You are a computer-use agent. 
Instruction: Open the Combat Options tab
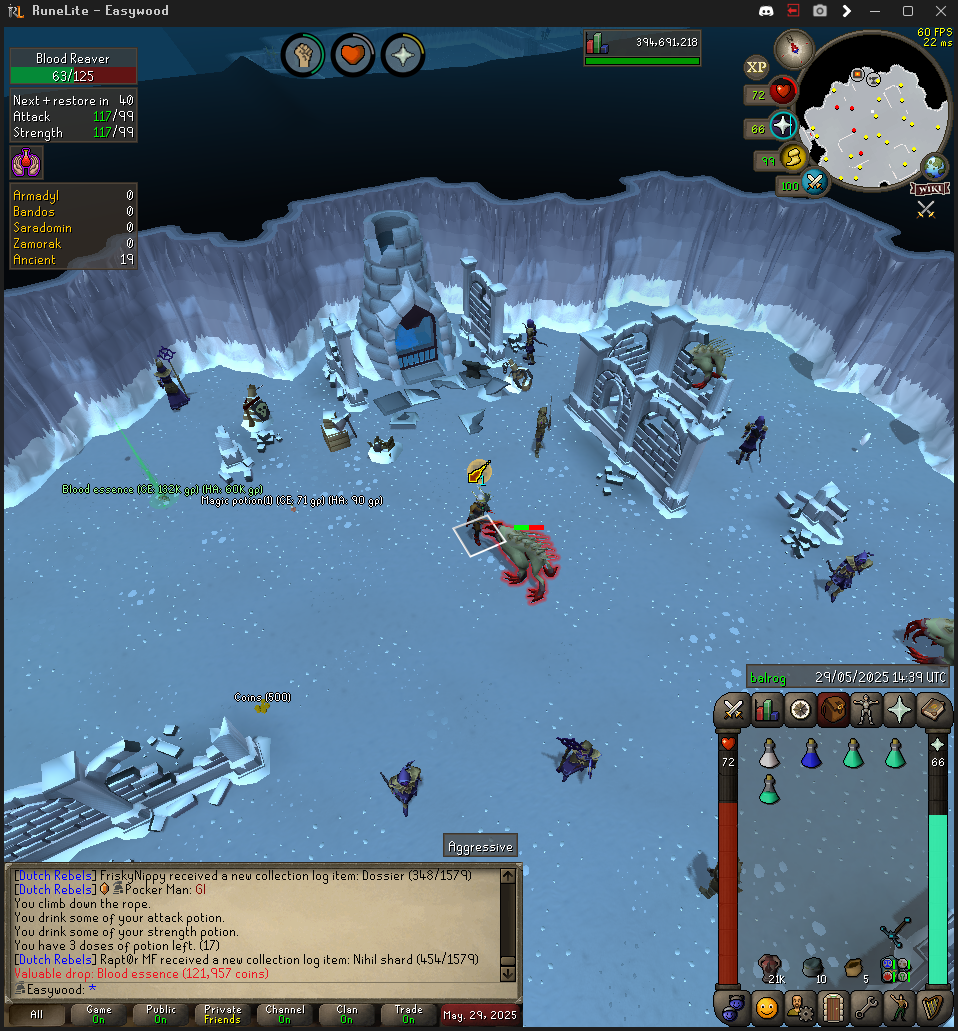(x=734, y=710)
